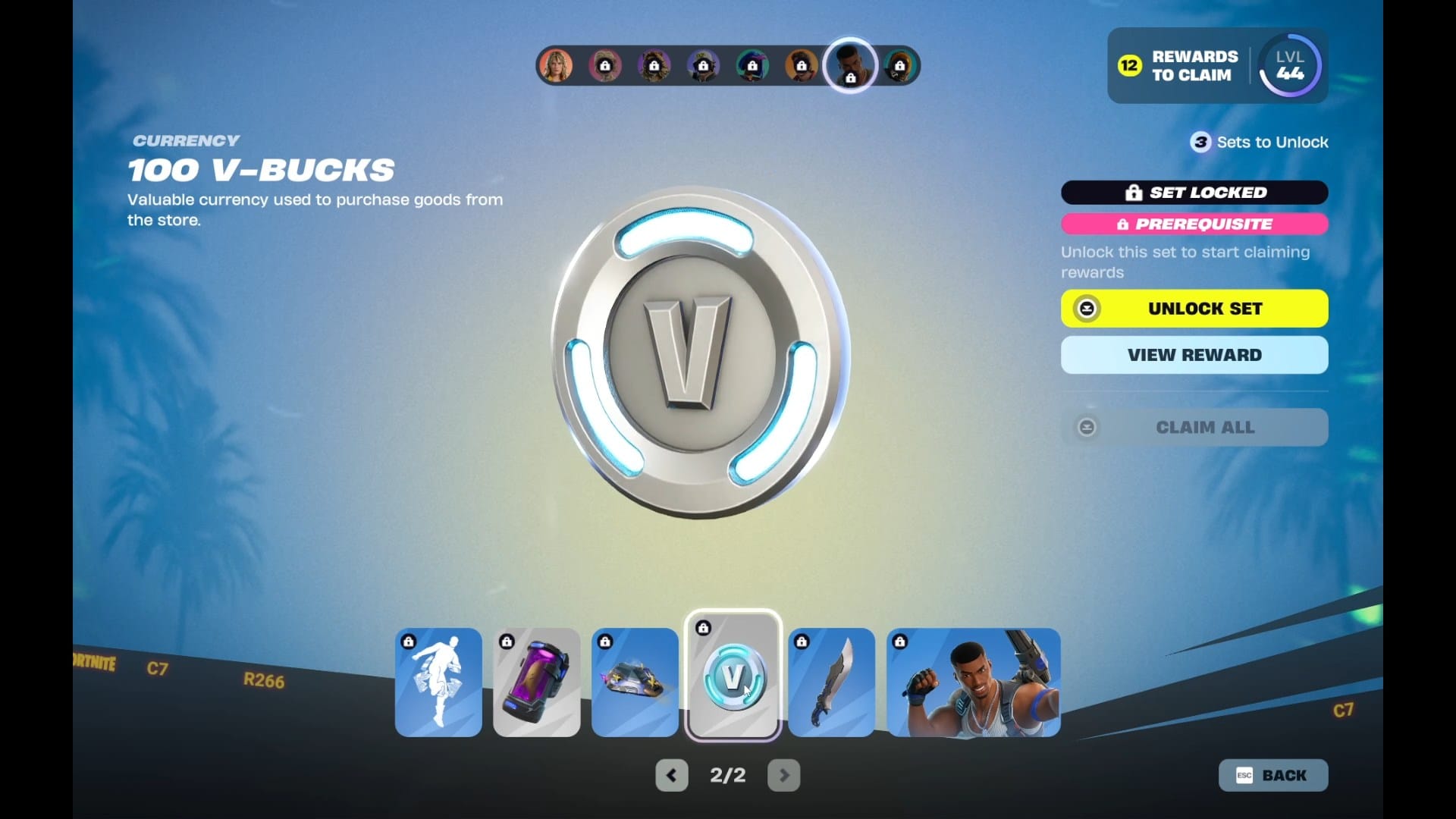The width and height of the screenshot is (1456, 819).
Task: Go back using the Back button
Action: [x=1273, y=775]
